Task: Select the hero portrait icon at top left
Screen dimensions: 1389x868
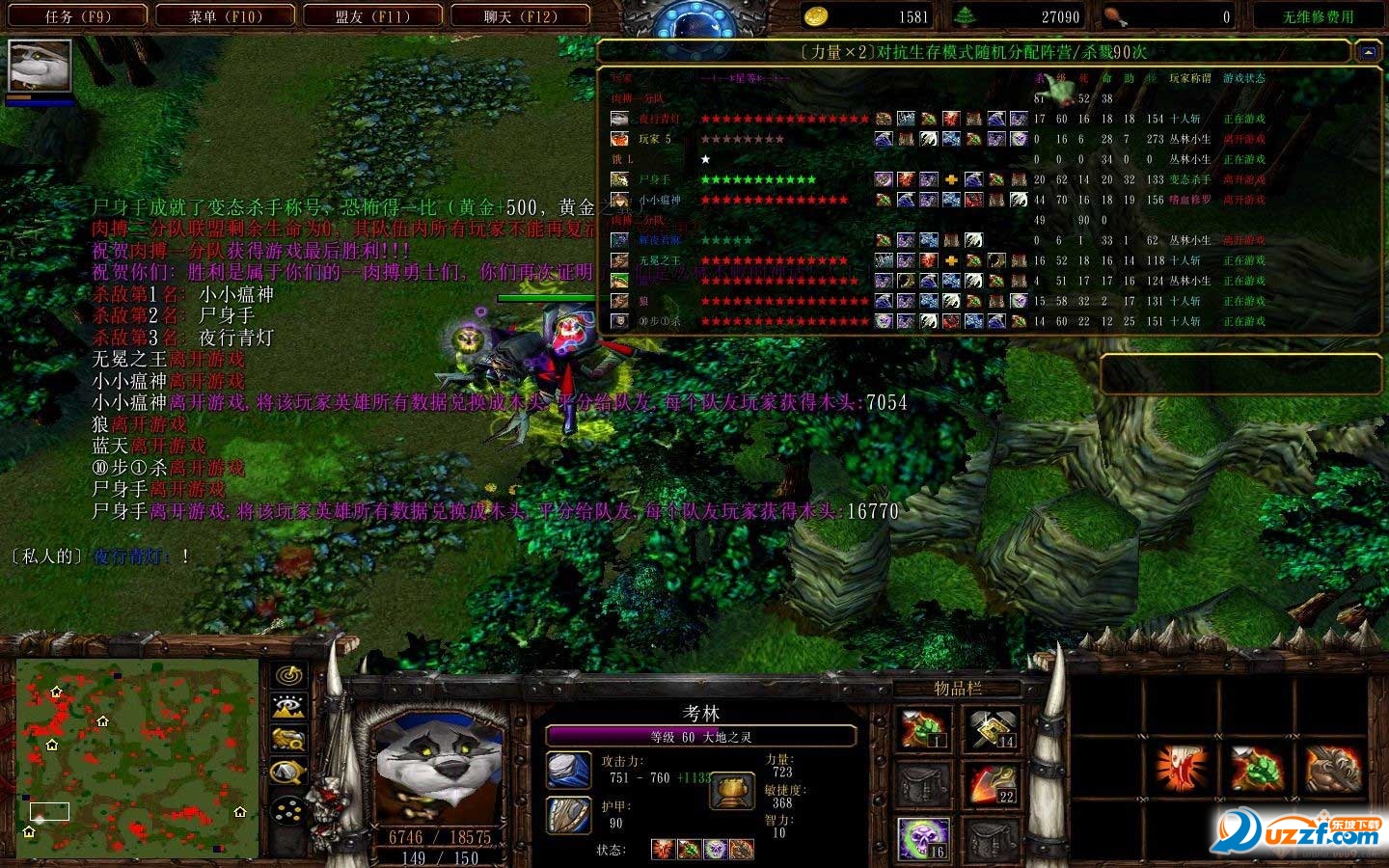Action: tap(40, 66)
